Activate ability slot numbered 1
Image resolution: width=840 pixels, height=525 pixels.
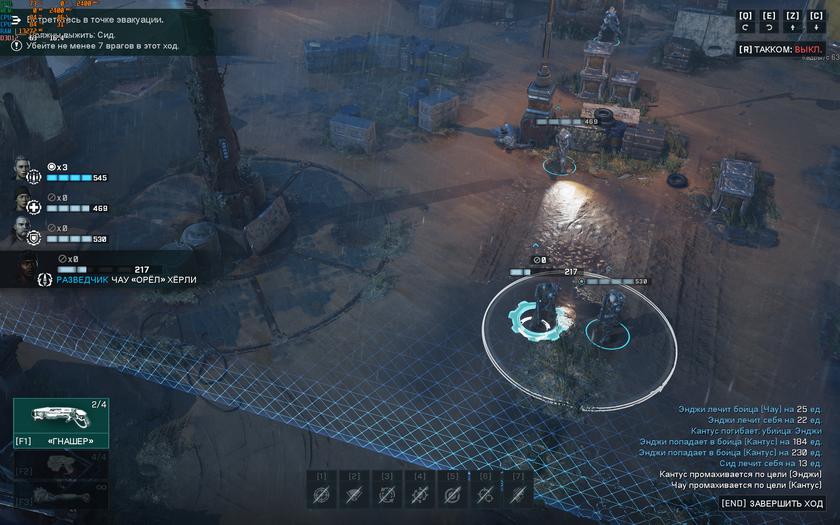321,490
